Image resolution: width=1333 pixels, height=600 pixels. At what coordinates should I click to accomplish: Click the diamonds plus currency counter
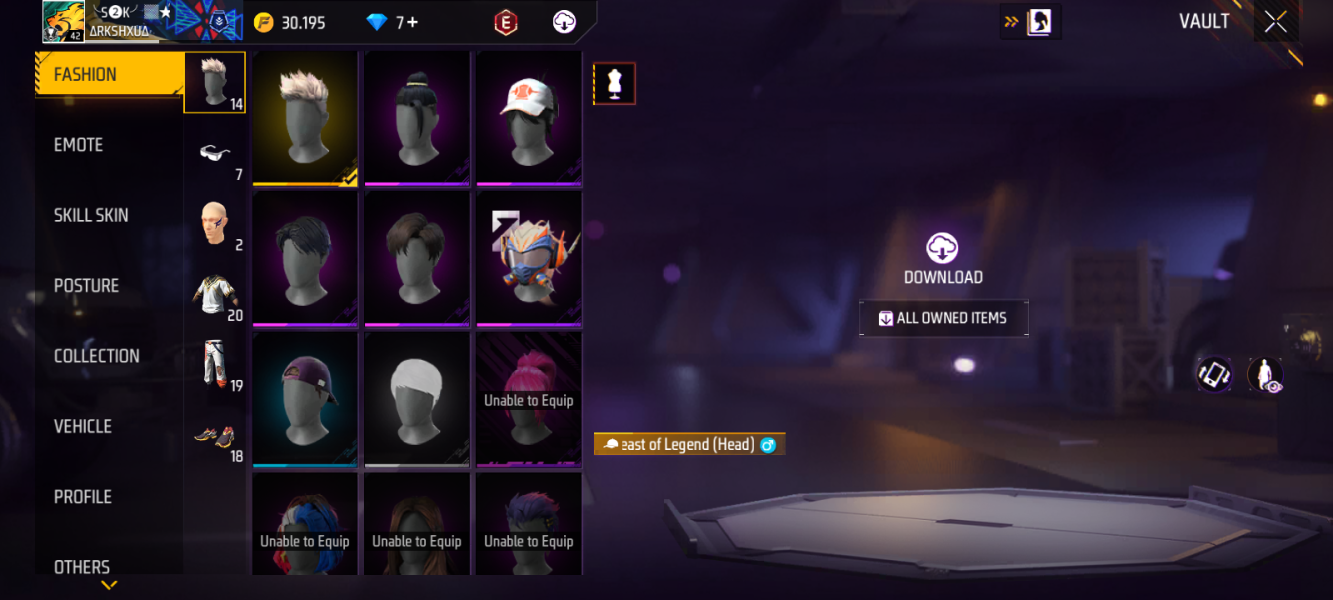point(393,22)
